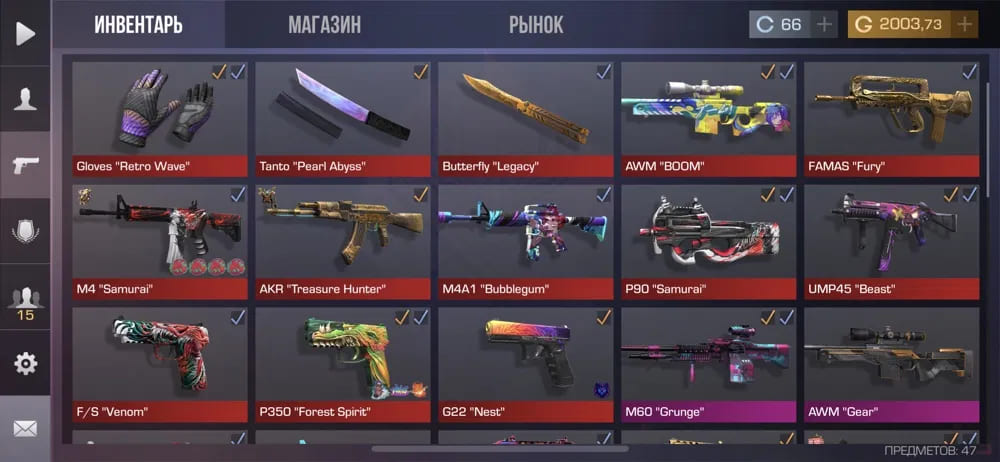Viewport: 1000px width, 462px height.
Task: Select the Инвентарь tab
Action: point(138,24)
